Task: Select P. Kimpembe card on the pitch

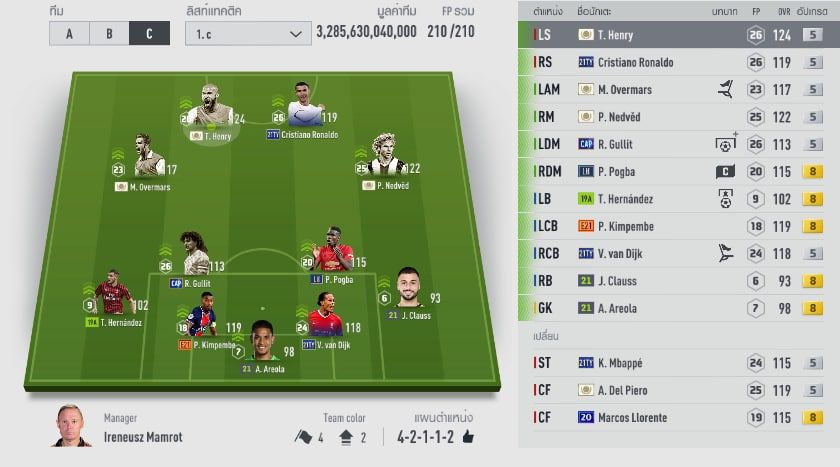Action: point(203,320)
